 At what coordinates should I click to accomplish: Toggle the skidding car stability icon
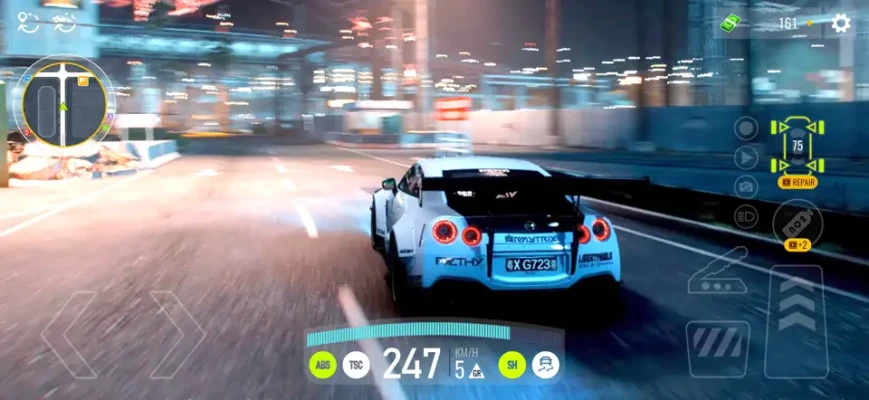click(546, 365)
